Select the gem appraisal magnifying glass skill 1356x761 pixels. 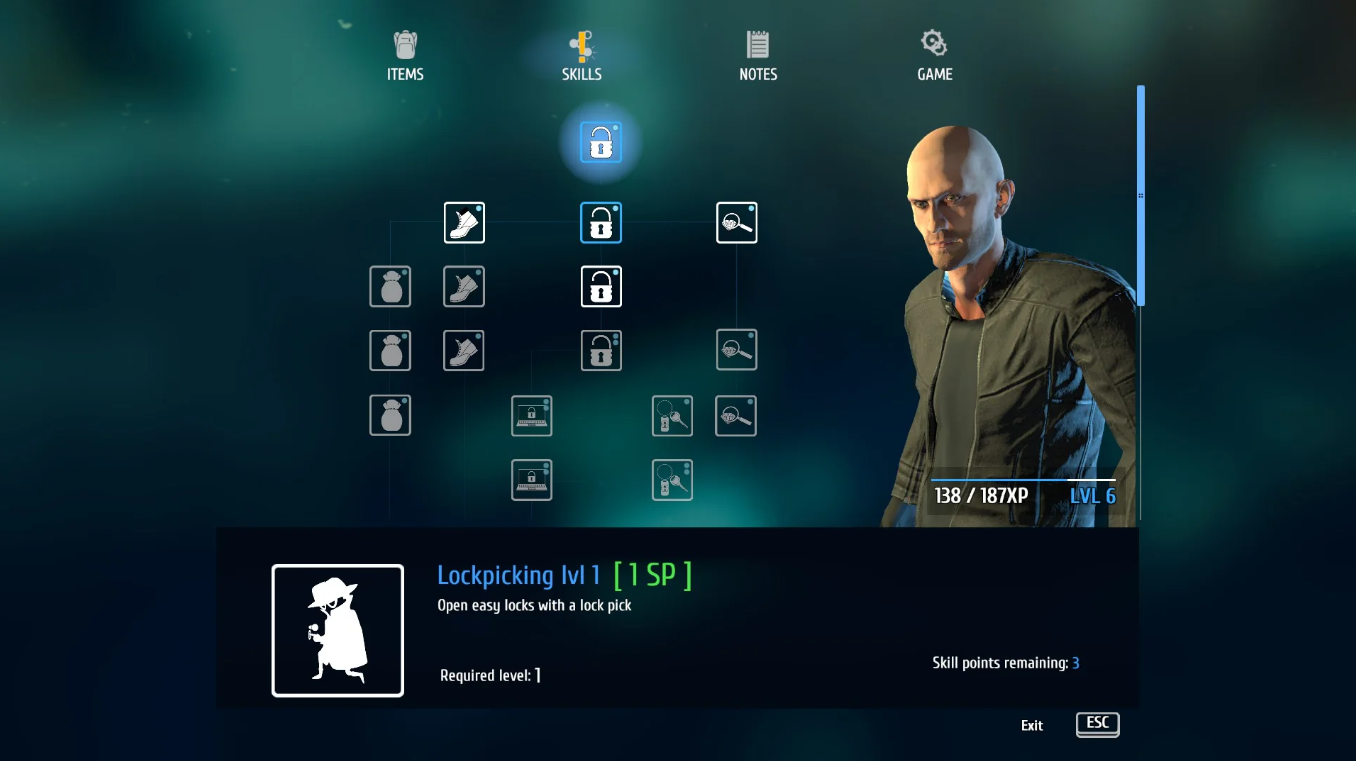pyautogui.click(x=736, y=222)
